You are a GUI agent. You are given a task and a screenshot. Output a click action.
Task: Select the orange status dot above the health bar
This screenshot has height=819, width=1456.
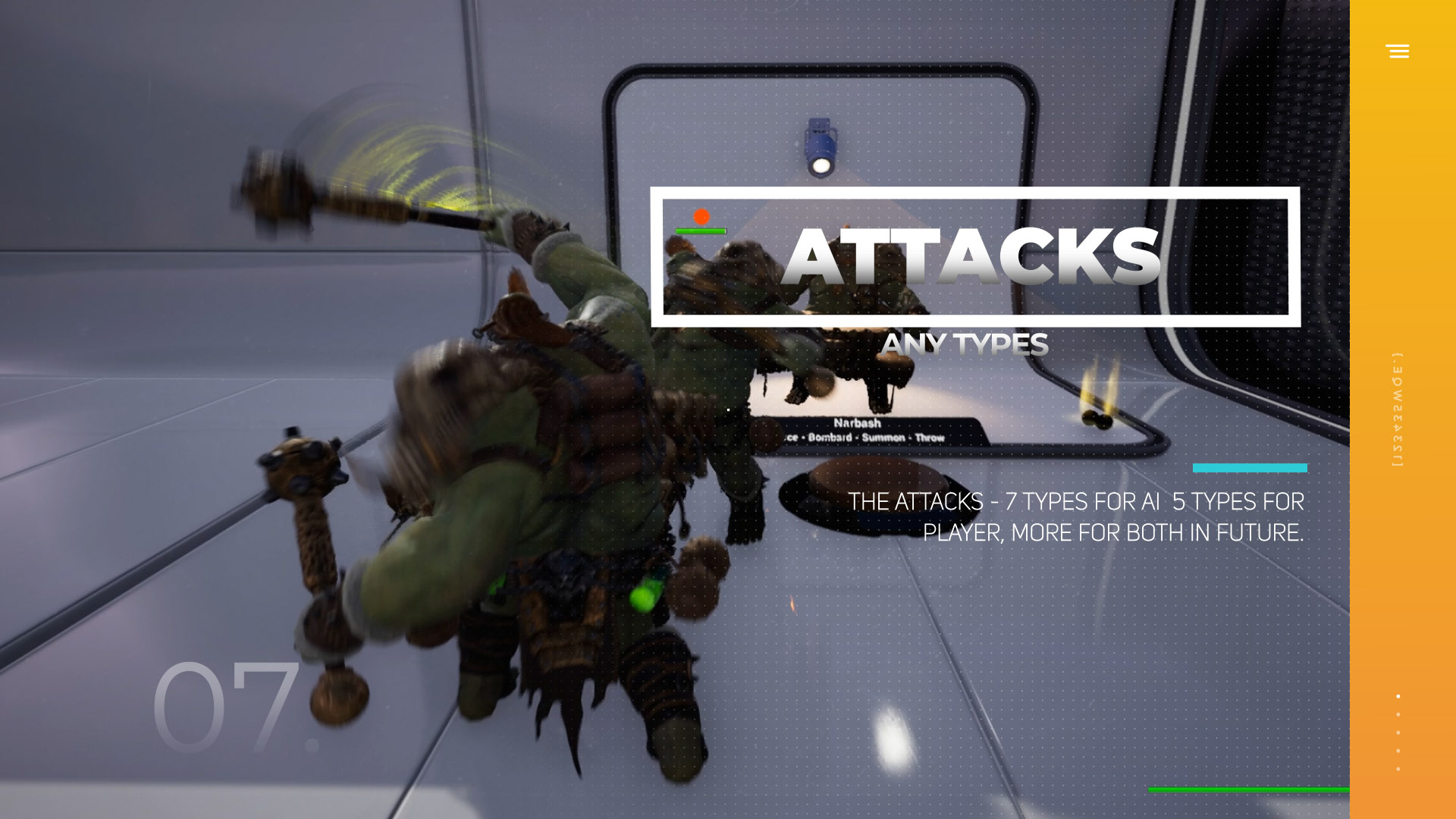tap(700, 215)
